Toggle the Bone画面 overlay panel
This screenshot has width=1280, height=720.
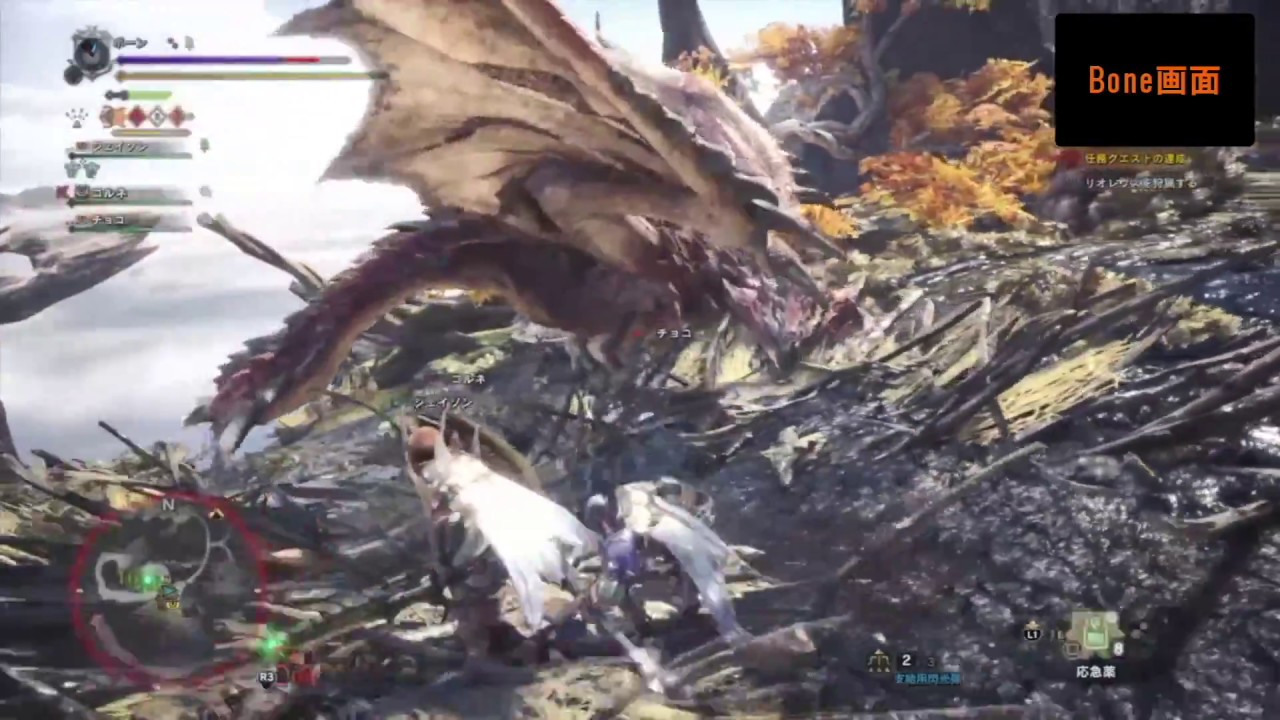click(1155, 80)
